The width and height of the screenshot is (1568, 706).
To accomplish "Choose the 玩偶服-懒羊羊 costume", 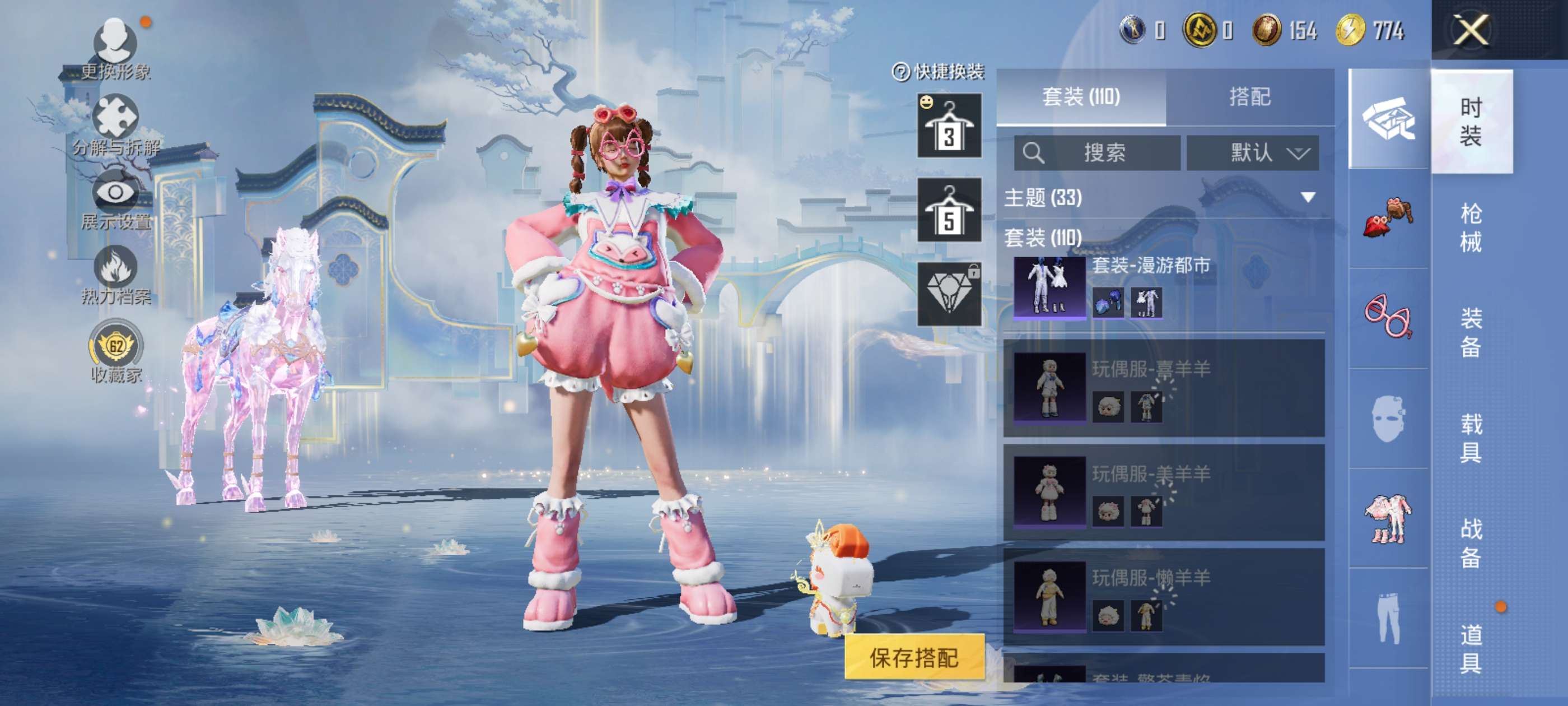I will tap(1163, 597).
